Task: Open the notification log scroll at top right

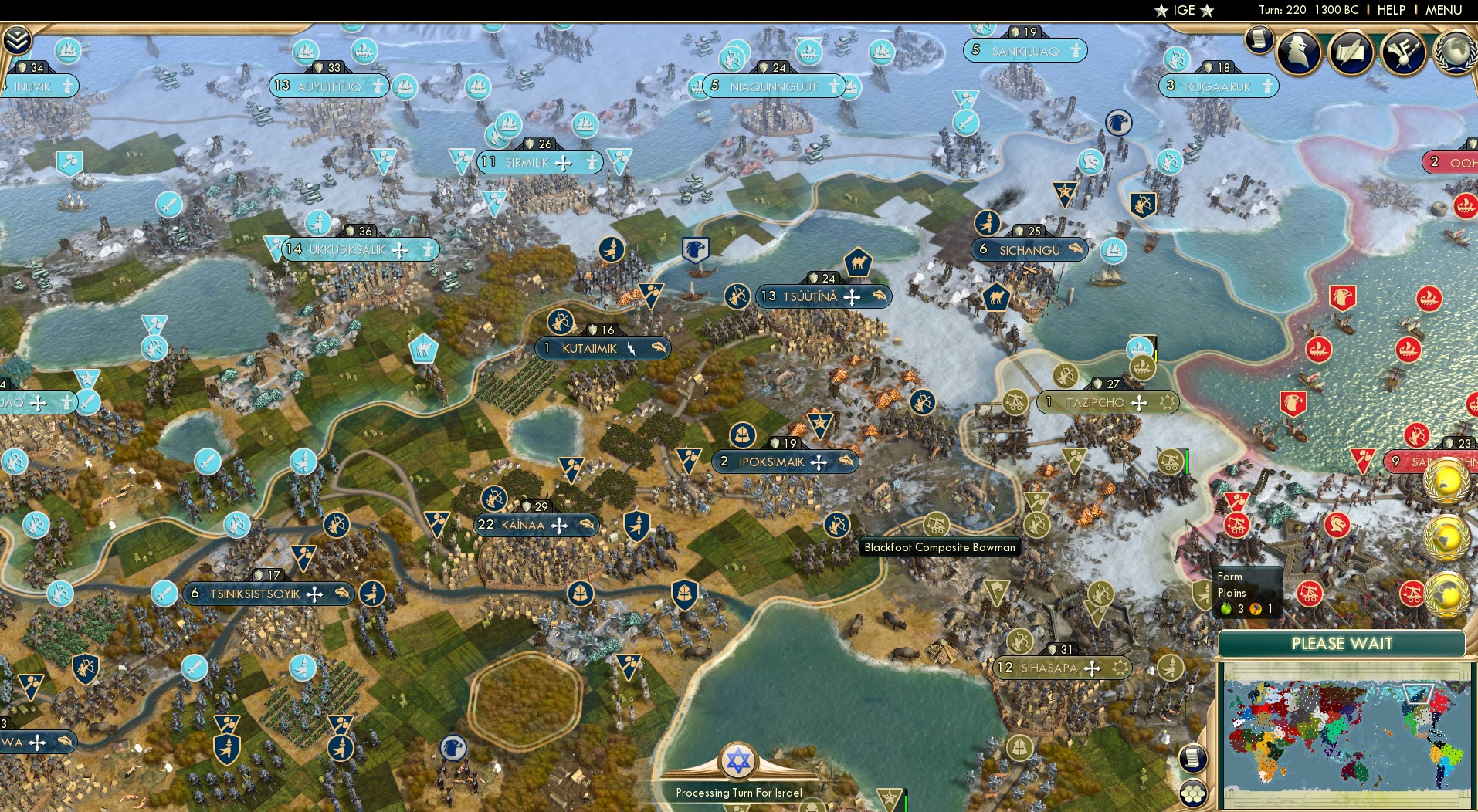Action: tap(1260, 40)
